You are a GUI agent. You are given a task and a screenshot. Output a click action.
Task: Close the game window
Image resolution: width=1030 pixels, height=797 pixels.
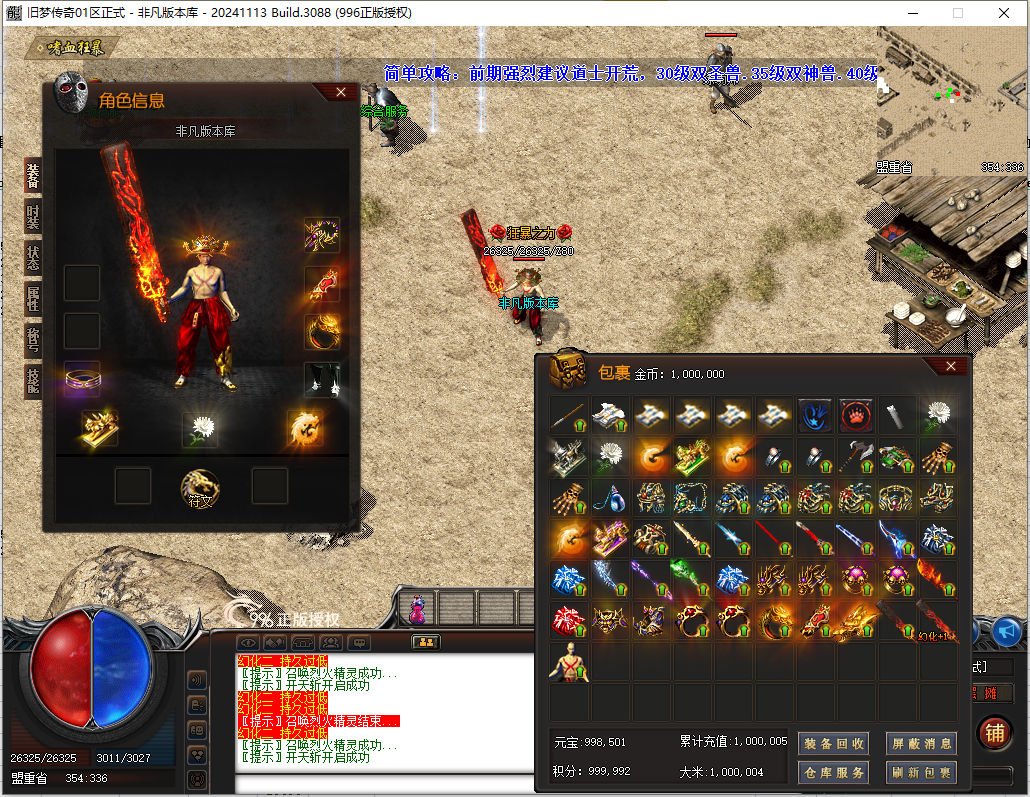(1005, 13)
